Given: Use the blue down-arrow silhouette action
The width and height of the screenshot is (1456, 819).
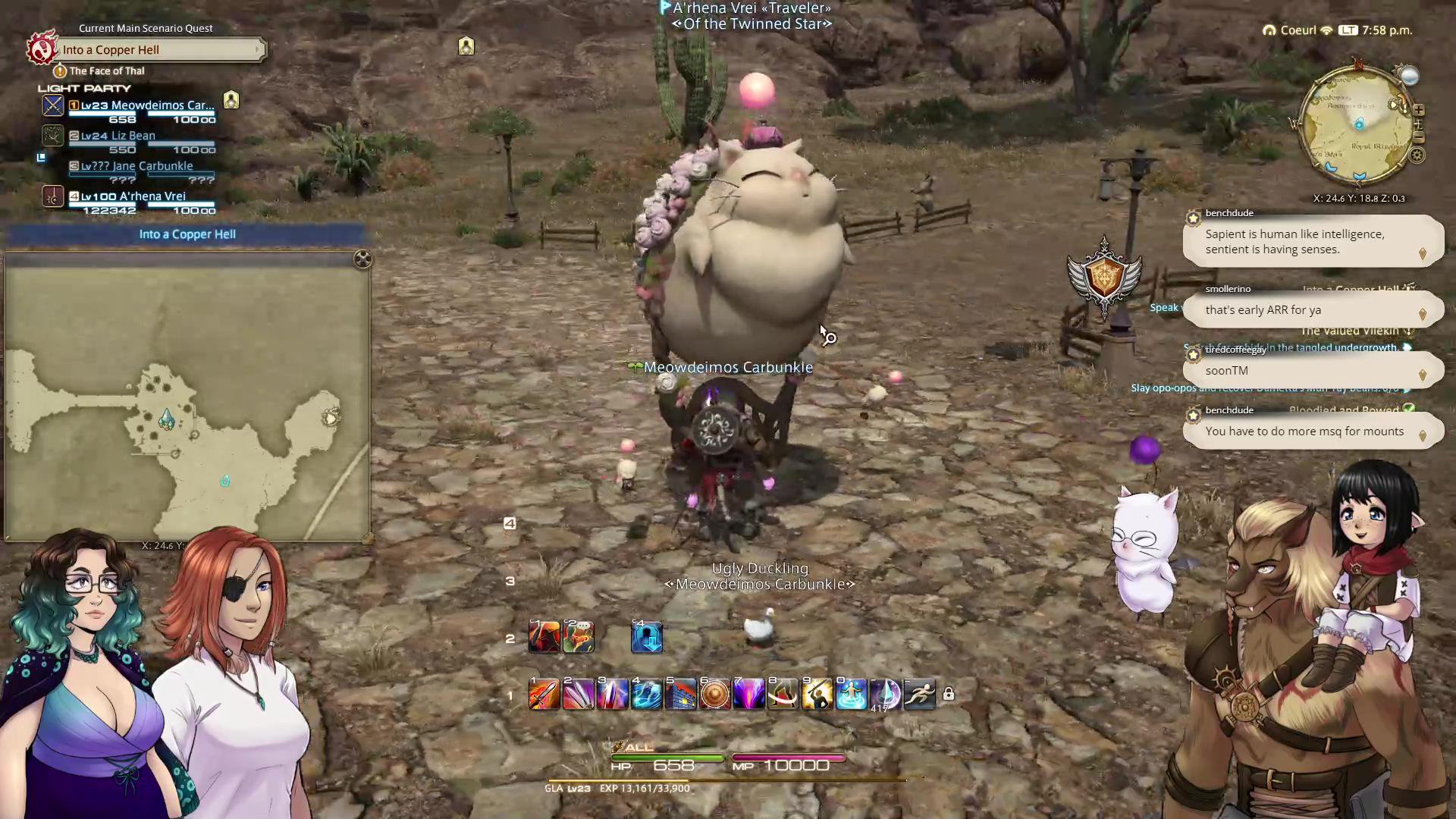Looking at the screenshot, I should tap(647, 638).
